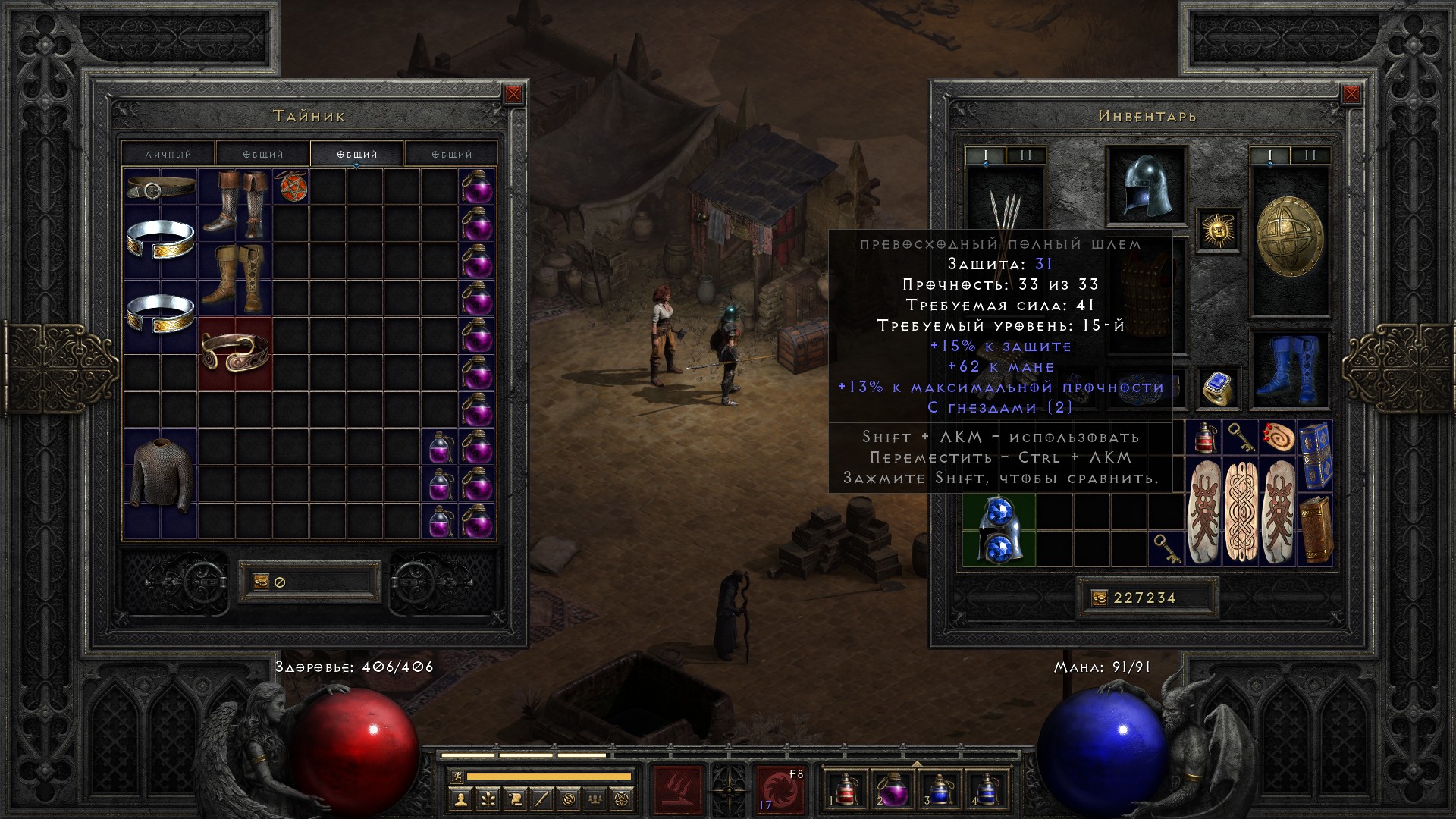Select the red-highlighted bronze circlet

(234, 353)
